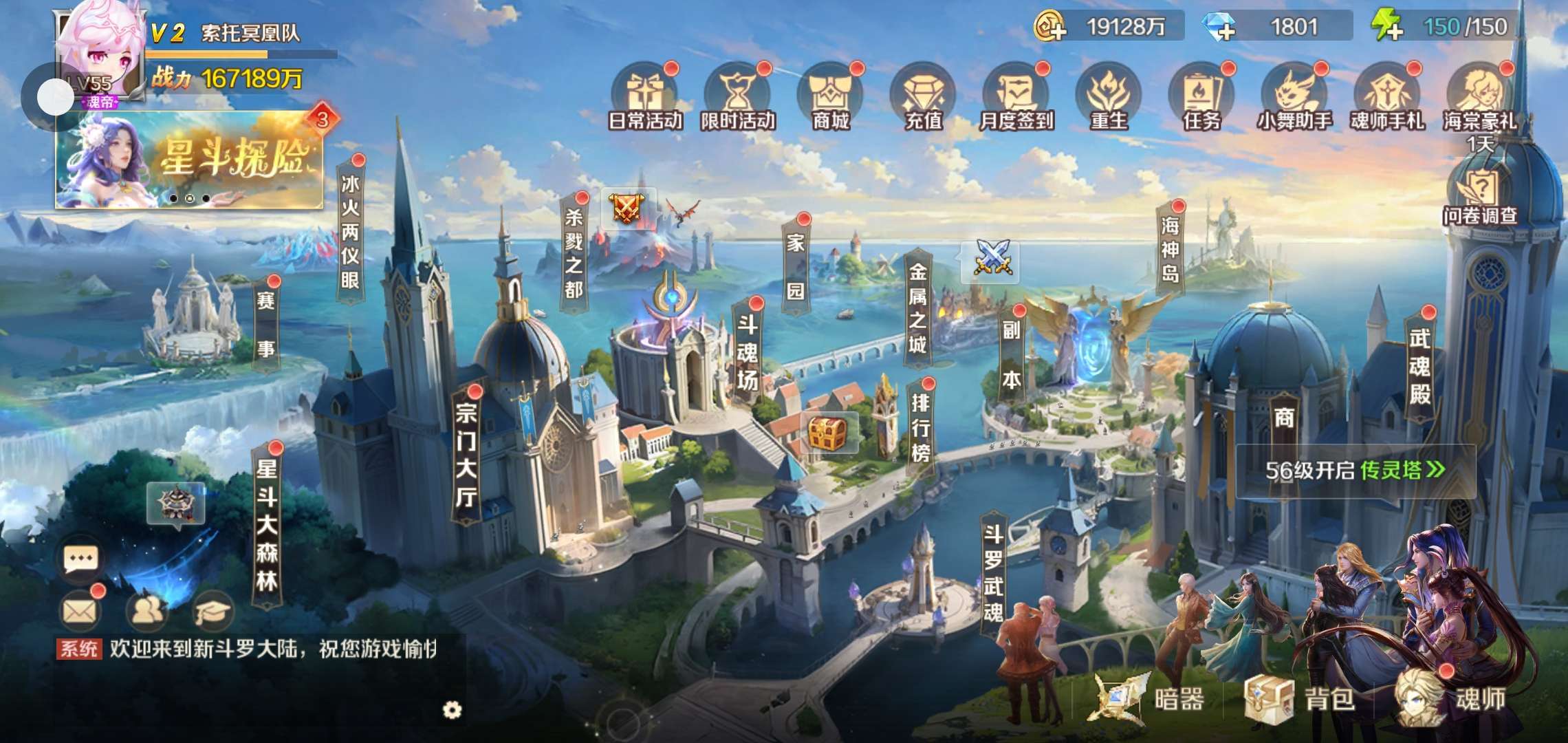This screenshot has width=1568, height=743.
Task: Enter 斗魂场 arena
Action: click(x=748, y=351)
